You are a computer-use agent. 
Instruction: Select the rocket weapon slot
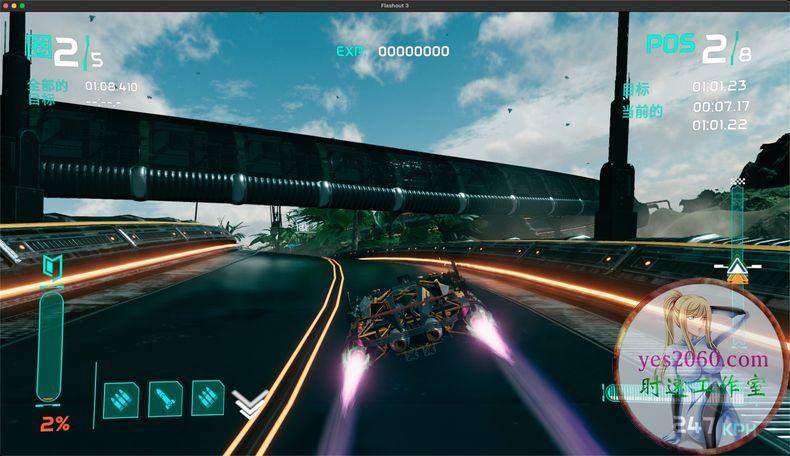164,399
